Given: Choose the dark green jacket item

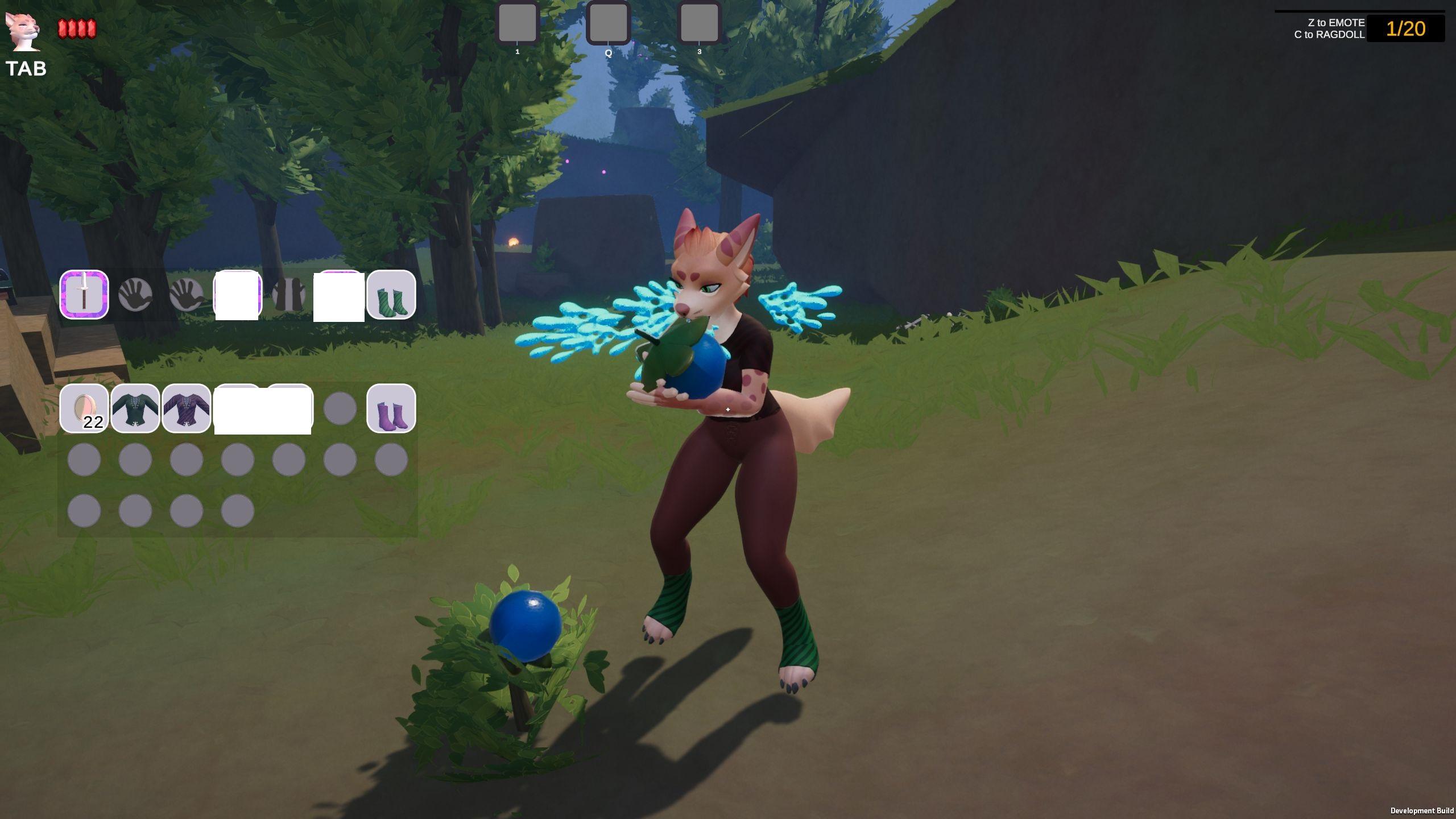Looking at the screenshot, I should tap(135, 408).
